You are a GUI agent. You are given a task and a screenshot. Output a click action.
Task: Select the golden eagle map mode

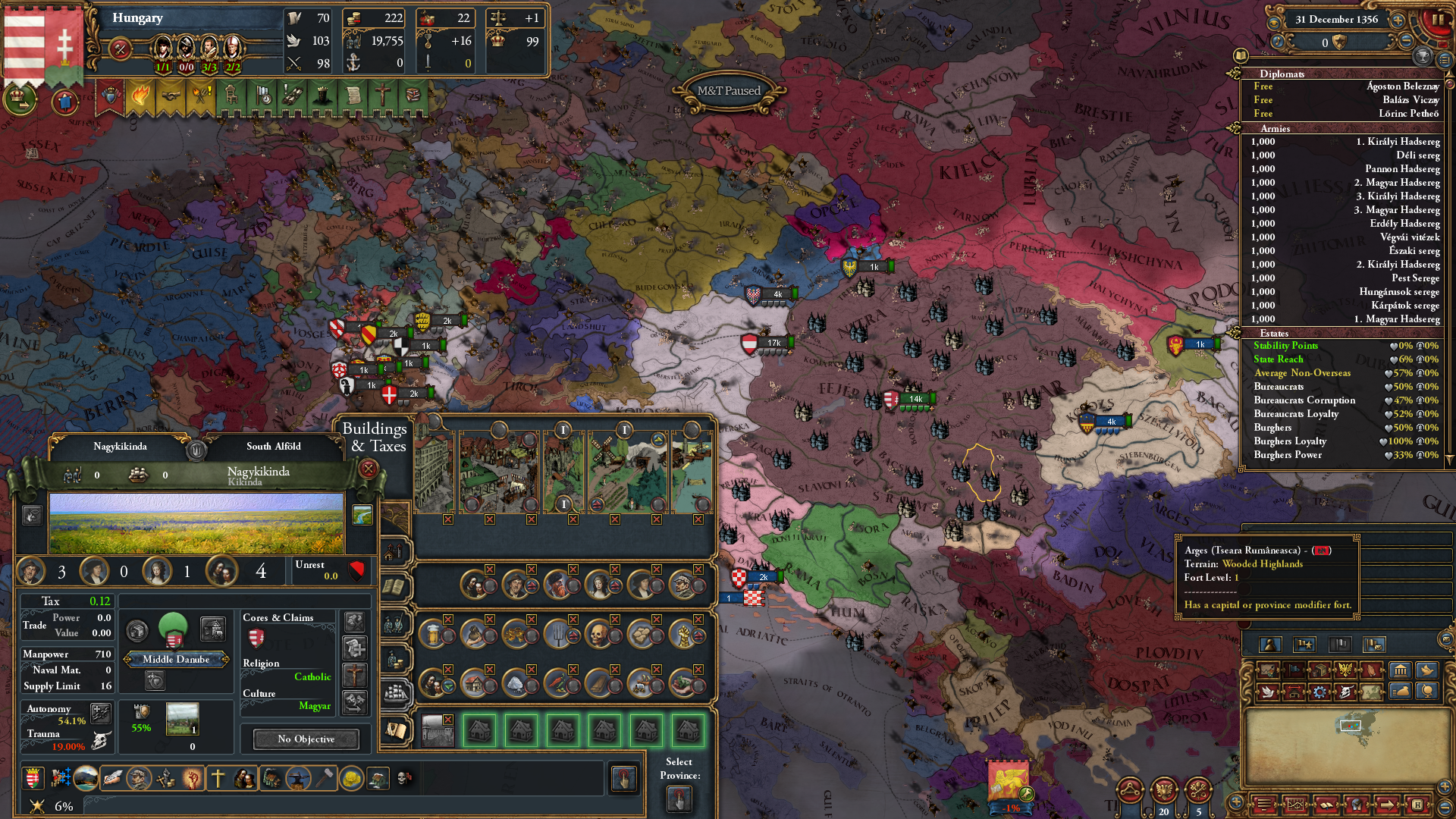pyautogui.click(x=1345, y=670)
